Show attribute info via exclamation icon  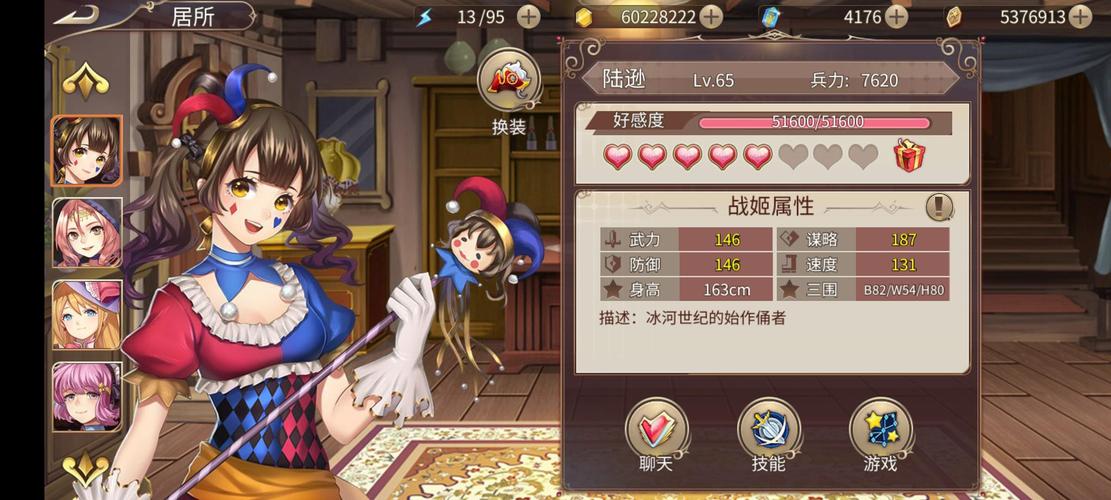pos(939,207)
